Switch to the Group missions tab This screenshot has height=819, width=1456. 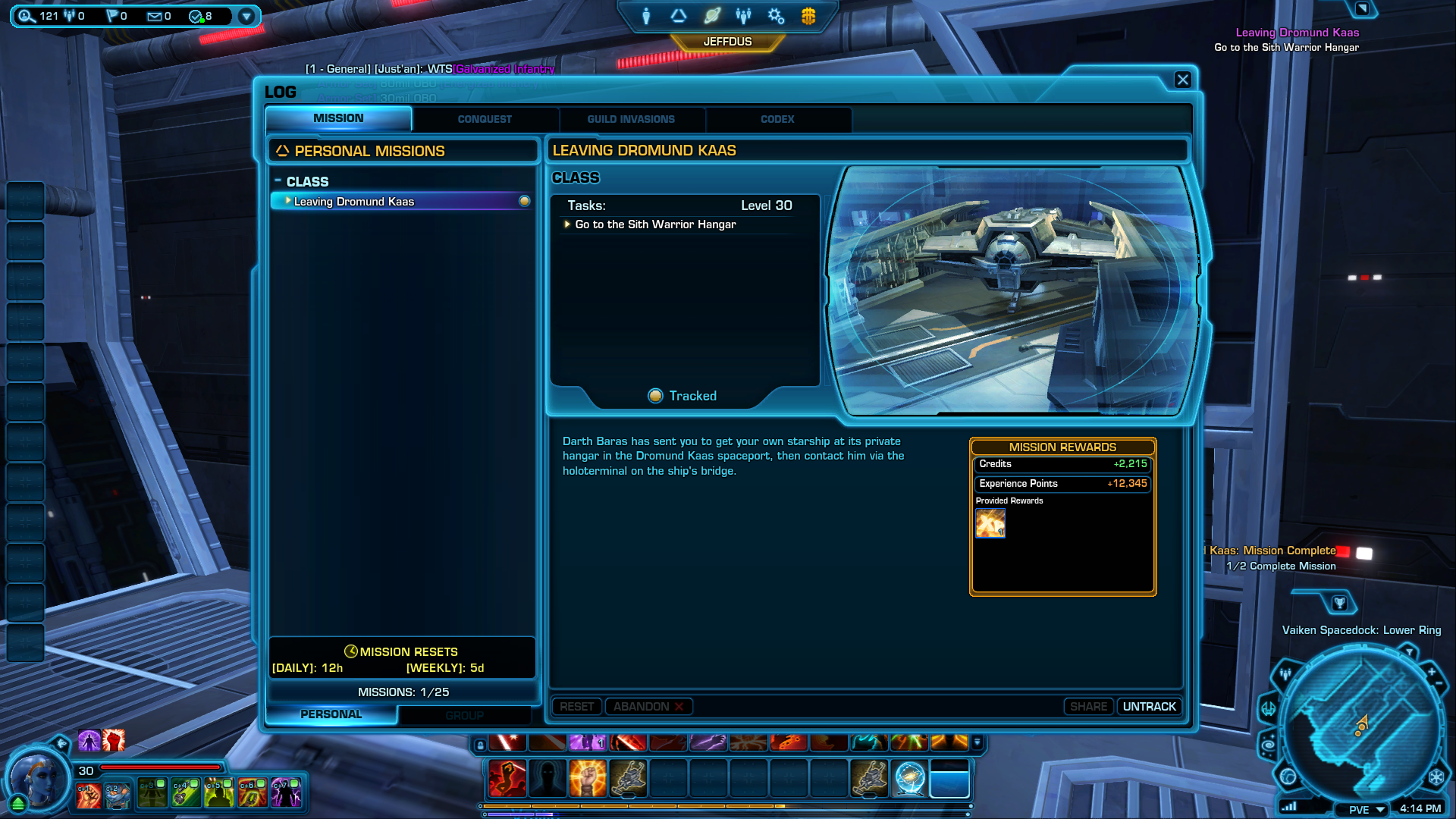click(464, 715)
